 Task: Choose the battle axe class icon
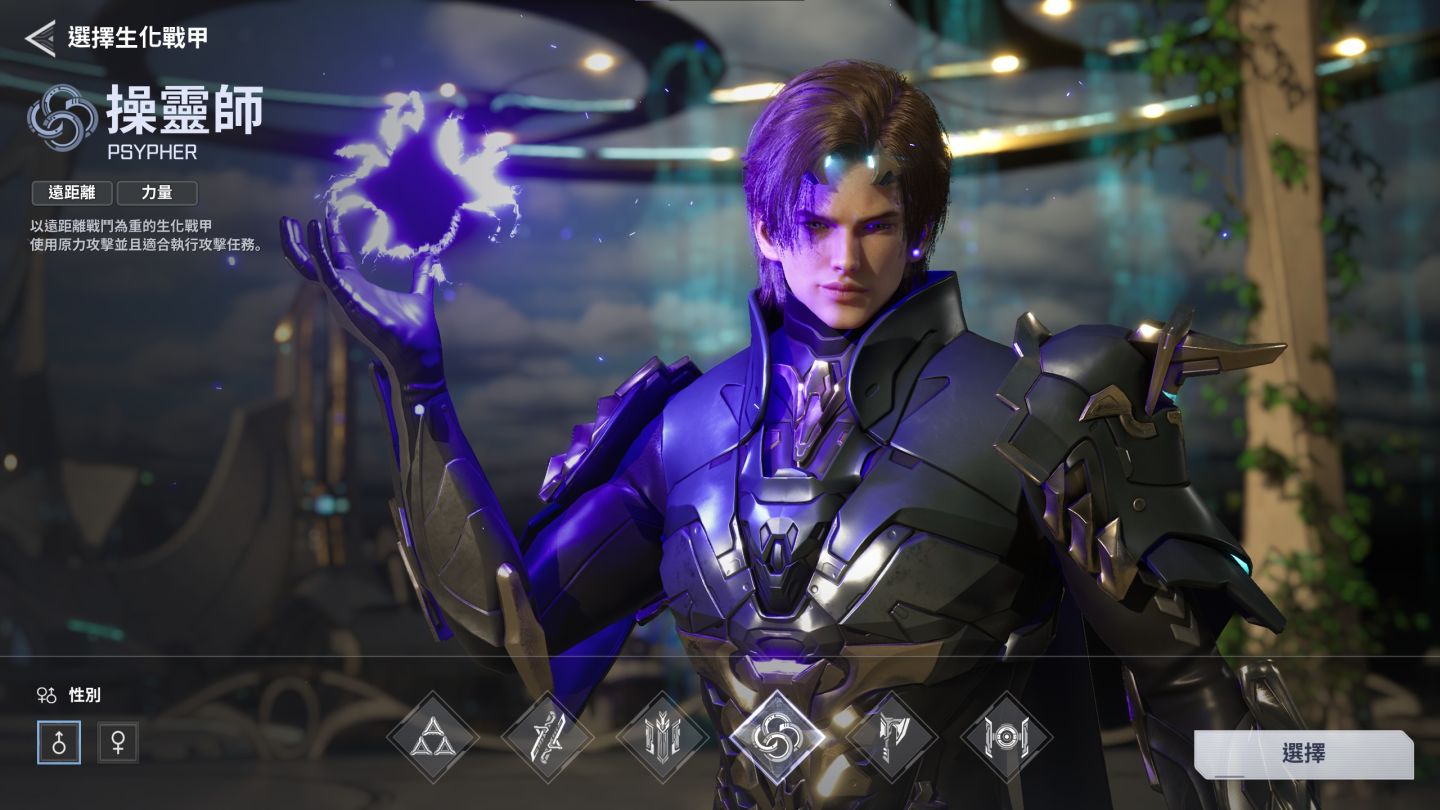891,738
